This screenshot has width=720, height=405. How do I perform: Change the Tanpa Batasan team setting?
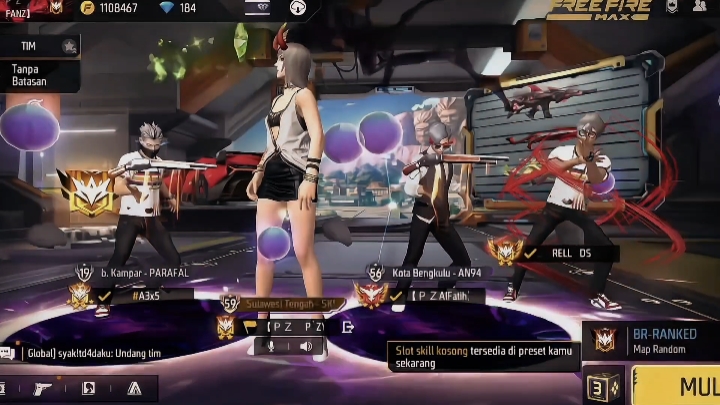click(30, 75)
